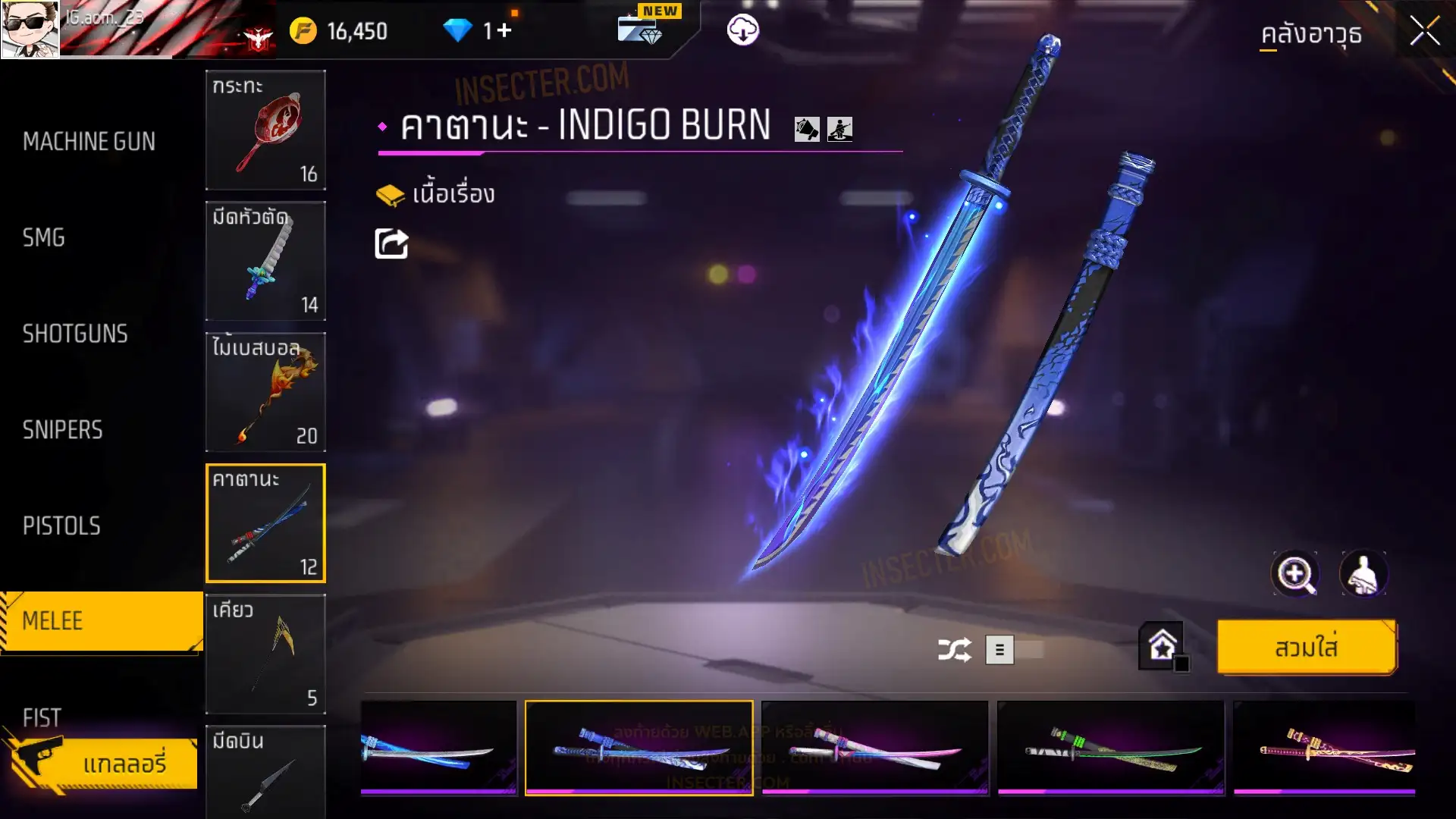Image resolution: width=1456 pixels, height=819 pixels.
Task: Choose the Pistols category
Action: click(x=61, y=526)
